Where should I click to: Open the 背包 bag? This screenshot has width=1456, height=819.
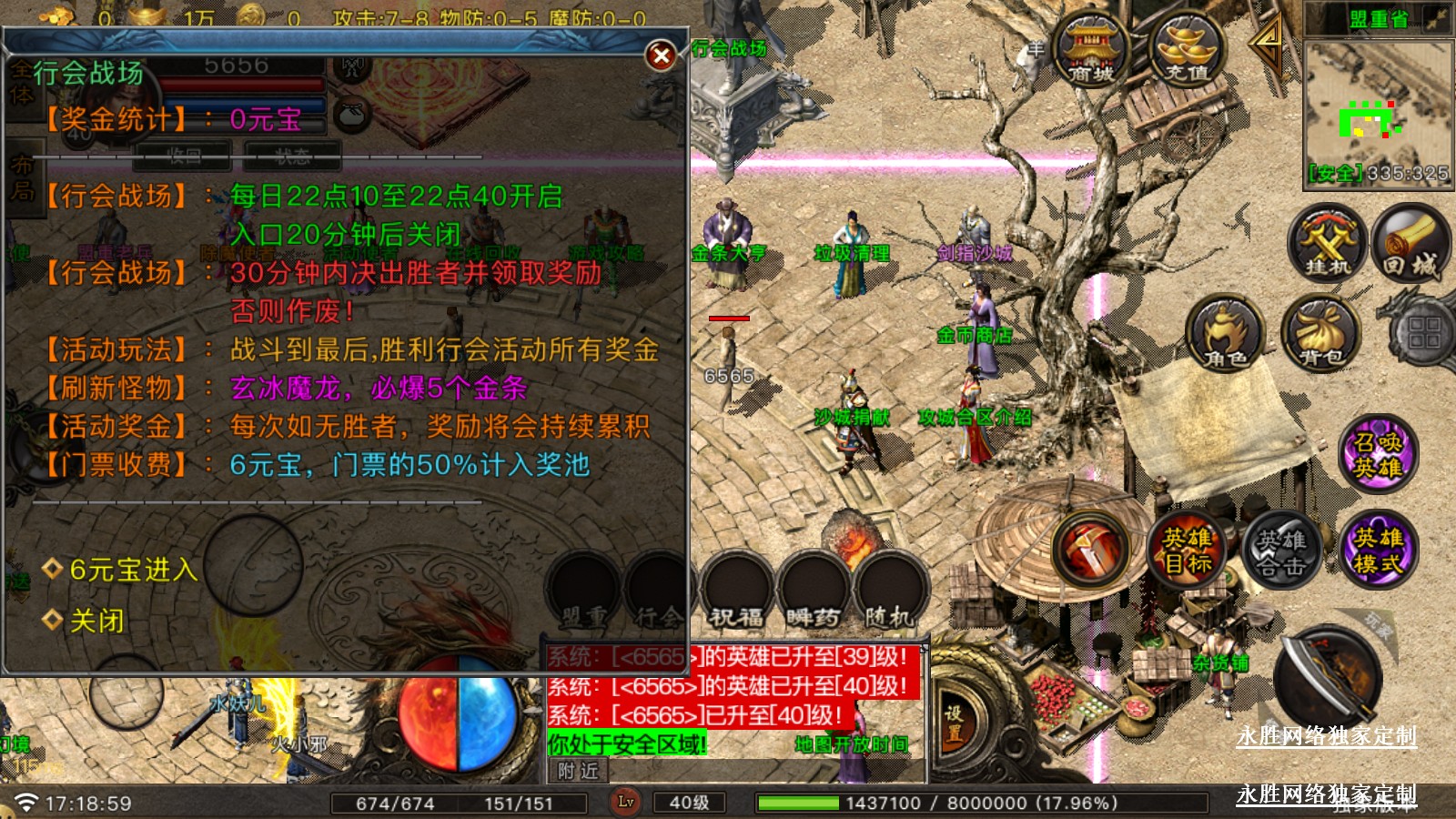coord(1320,335)
